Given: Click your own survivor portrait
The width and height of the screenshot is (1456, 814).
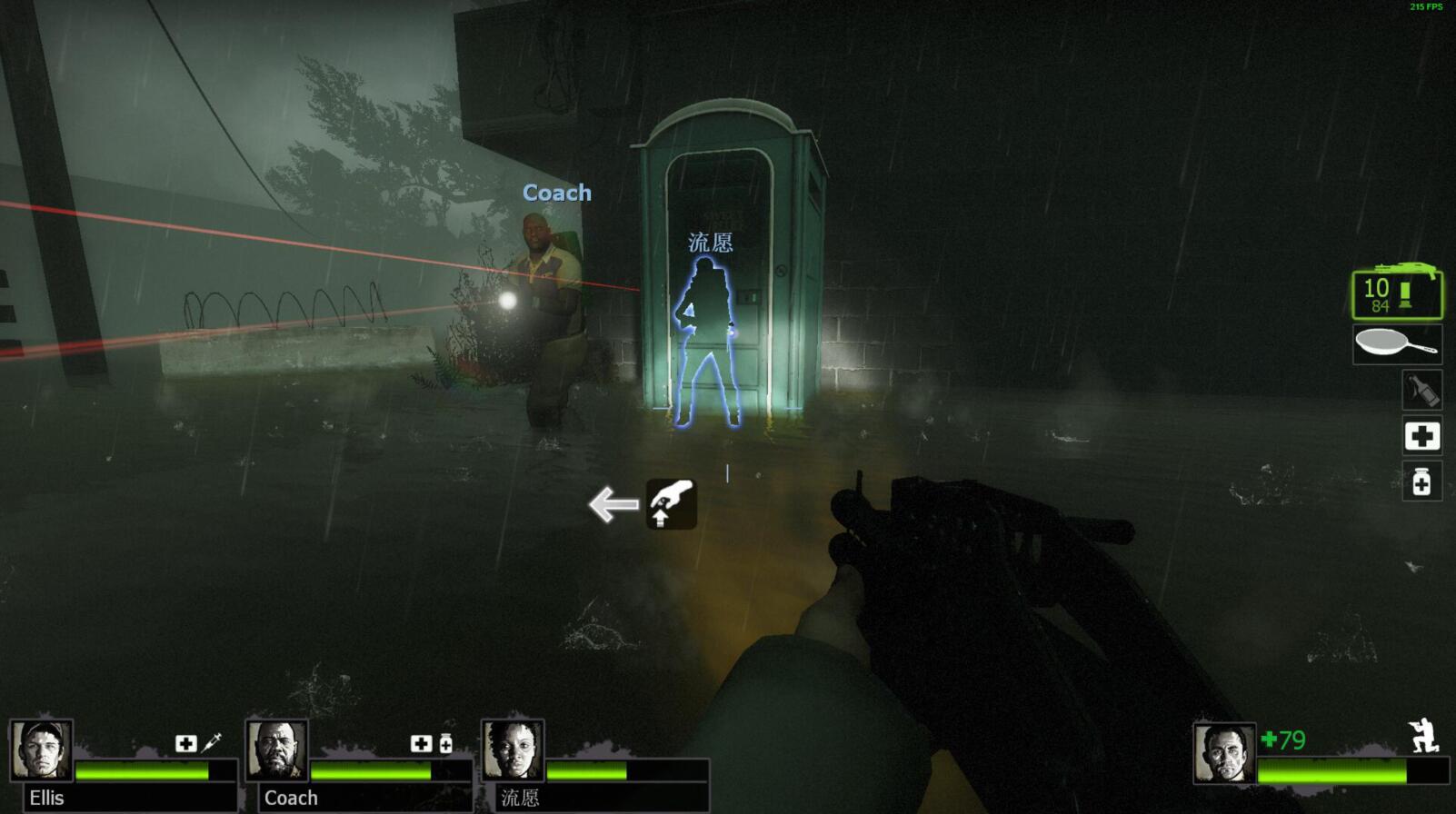Looking at the screenshot, I should [x=1224, y=753].
